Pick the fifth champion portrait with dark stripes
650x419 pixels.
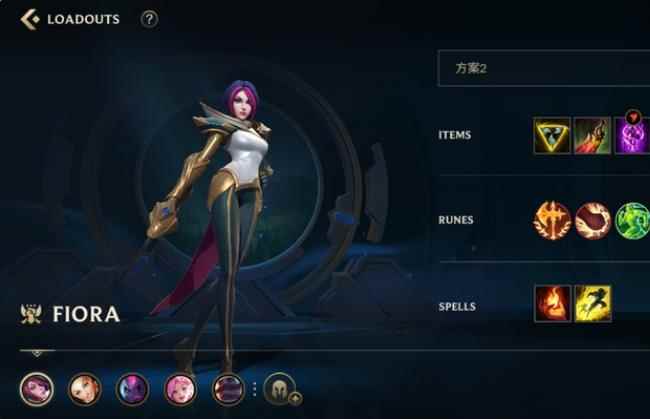tap(229, 388)
